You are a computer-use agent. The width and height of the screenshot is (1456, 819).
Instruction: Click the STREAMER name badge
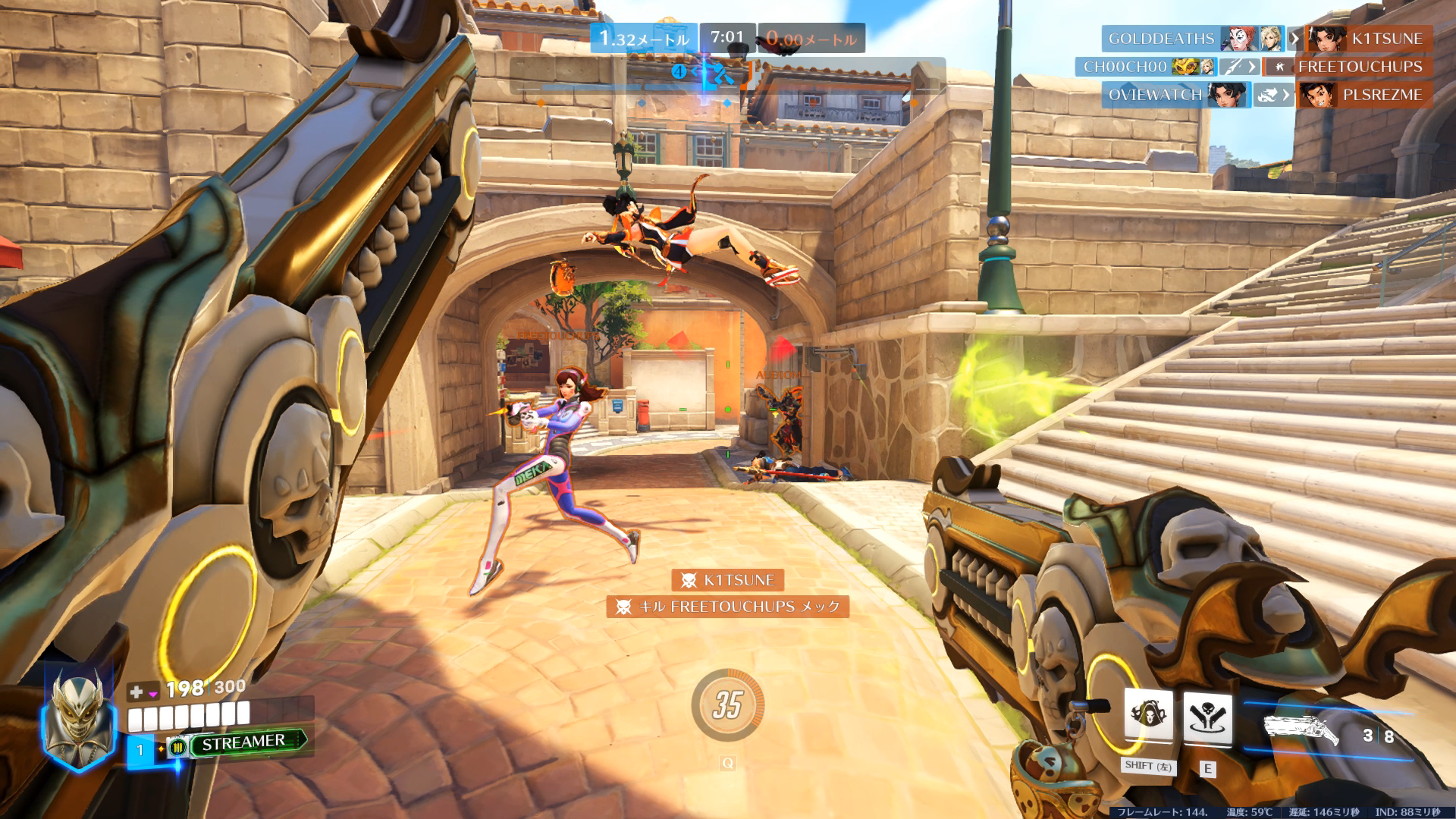[x=243, y=742]
